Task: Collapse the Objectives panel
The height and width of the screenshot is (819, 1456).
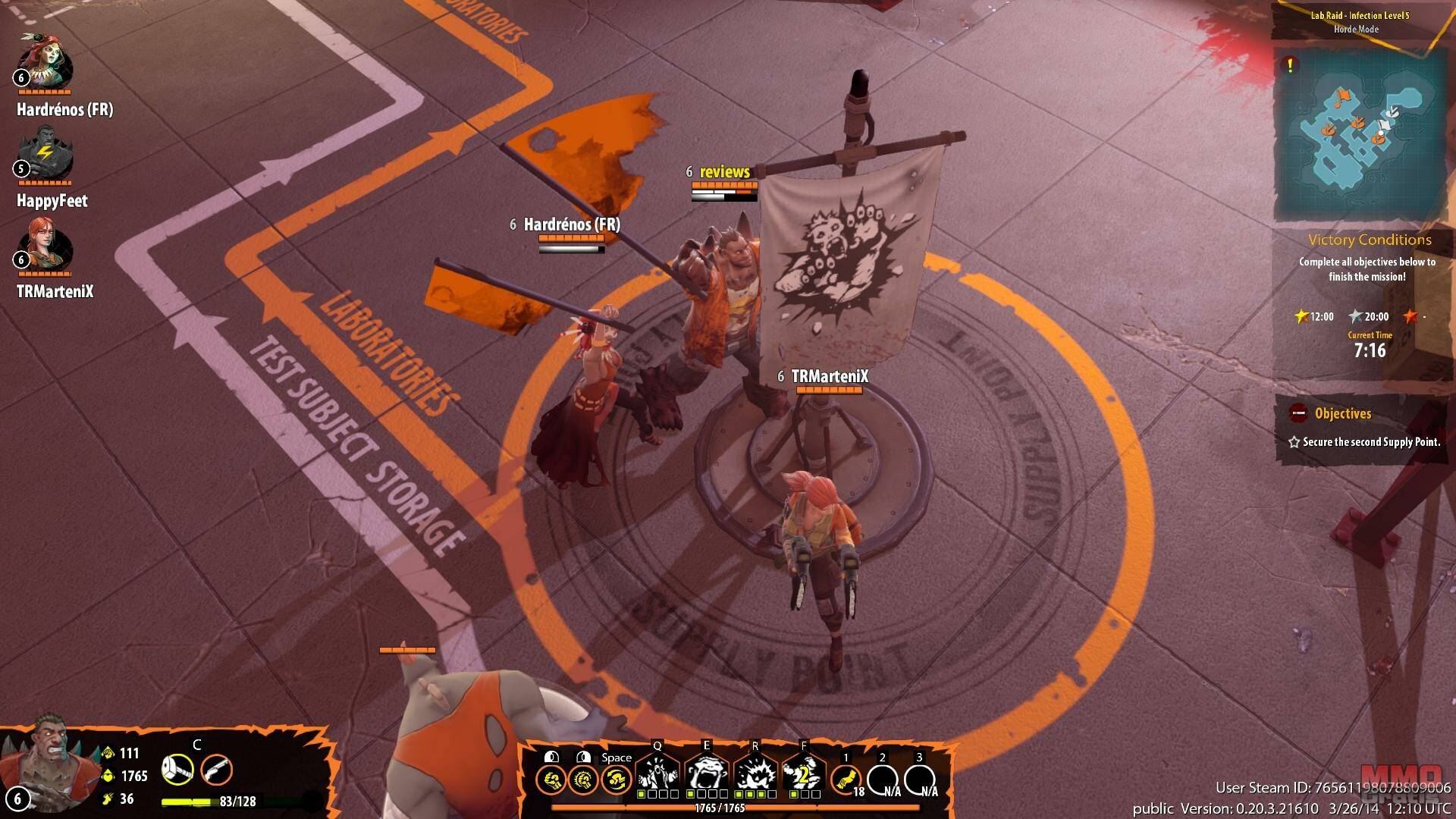Action: tap(1298, 413)
